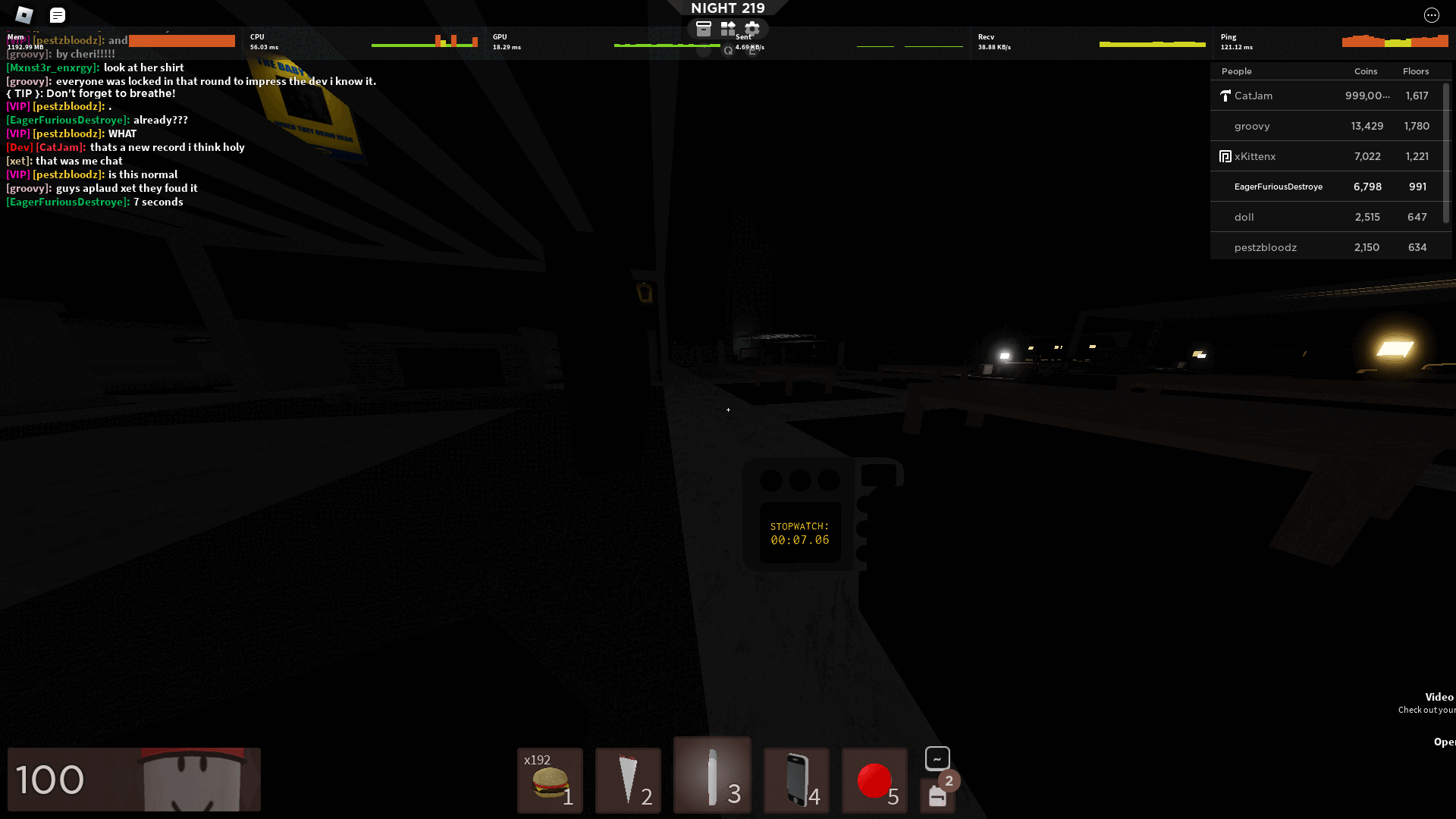1456x819 pixels.
Task: Open the emotes tiles icon near the top
Action: tap(727, 28)
